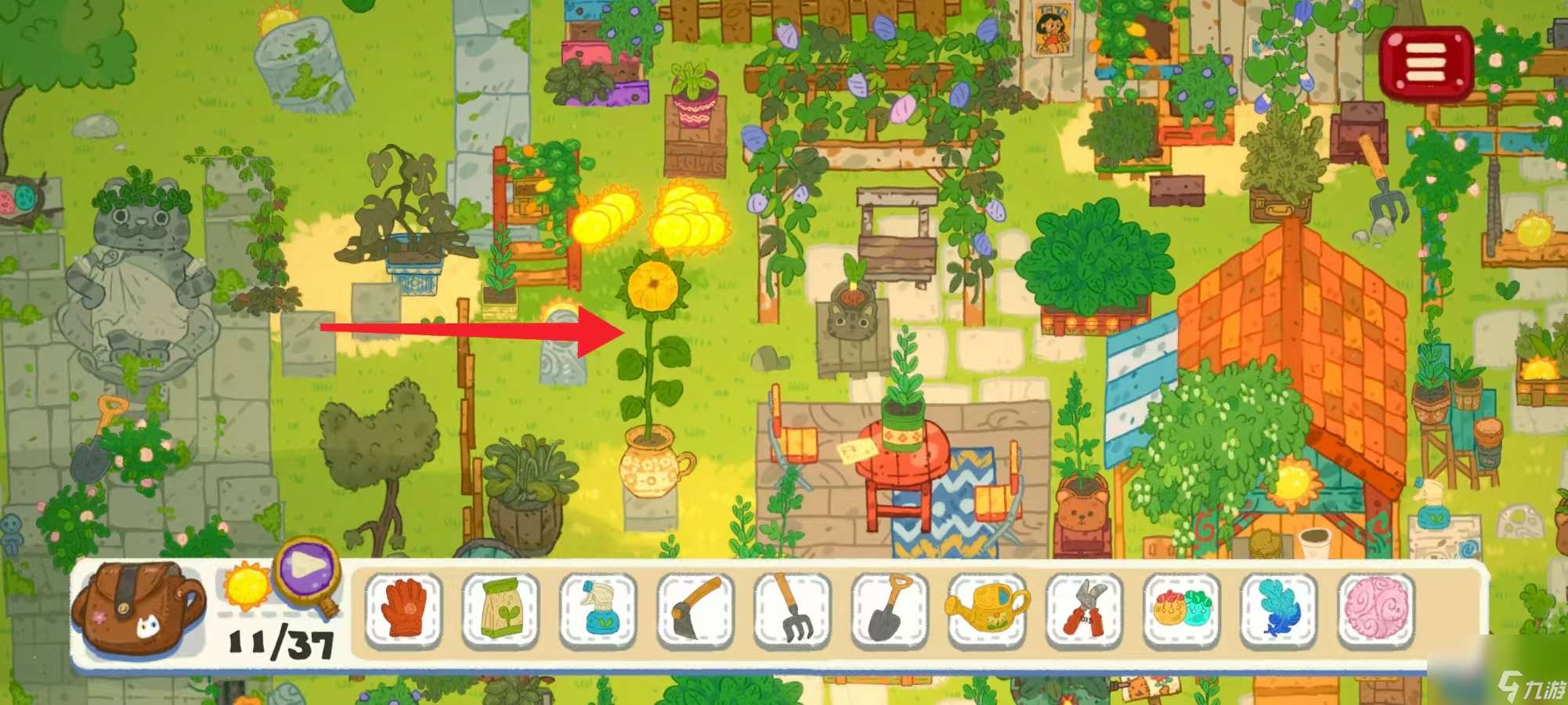Choose the orange and green slime blobs
This screenshot has height=705, width=1568.
(x=1181, y=611)
